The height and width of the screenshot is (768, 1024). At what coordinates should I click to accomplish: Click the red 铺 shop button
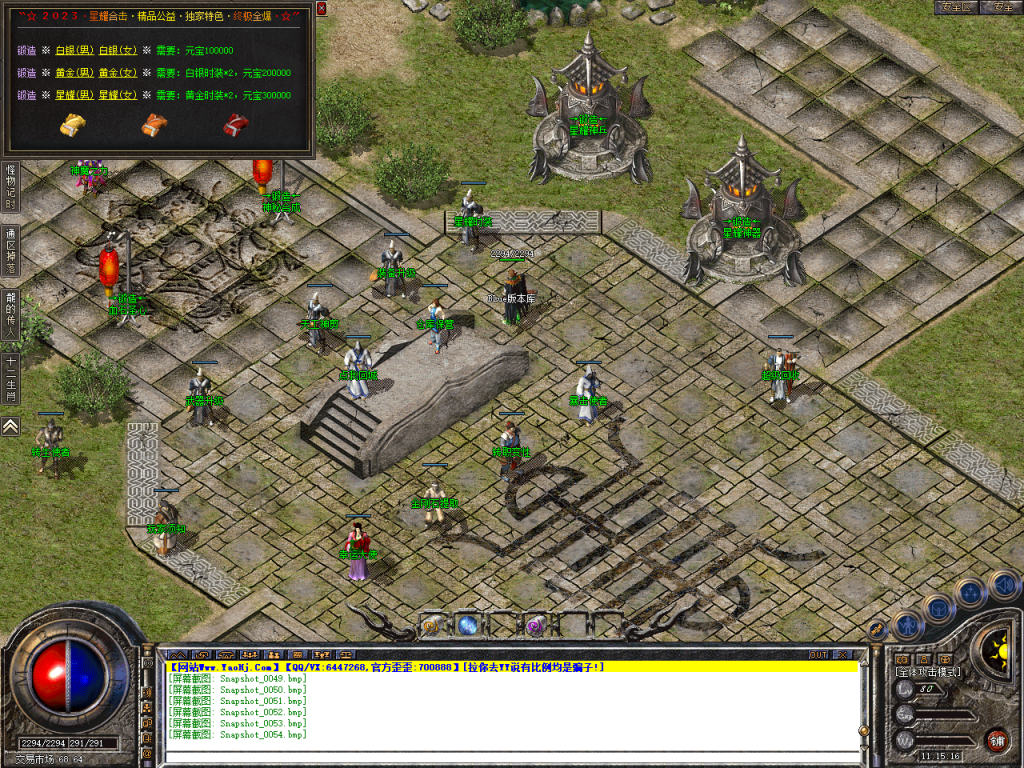(x=996, y=740)
